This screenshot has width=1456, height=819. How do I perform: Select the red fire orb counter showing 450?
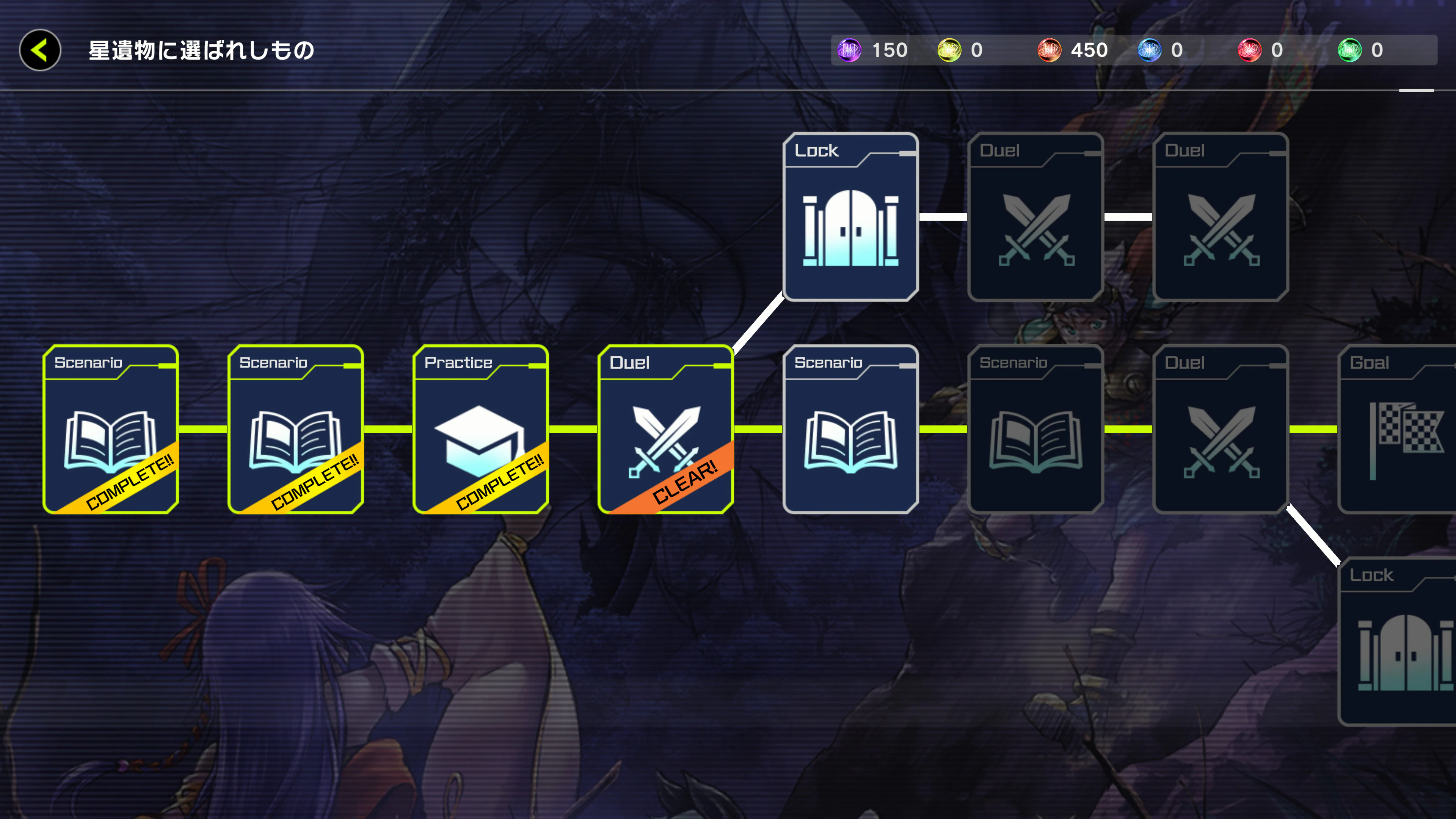tap(1050, 50)
